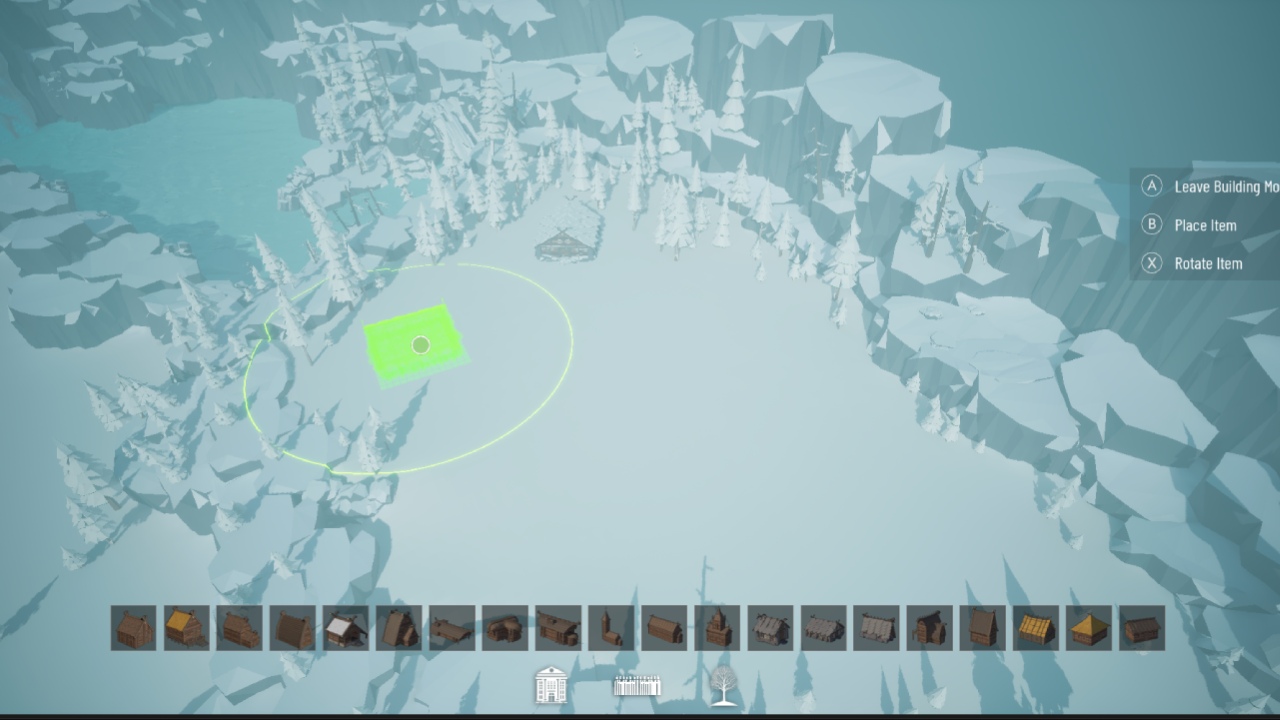The image size is (1280, 720).
Task: Select the tall stave tower building icon
Action: [717, 630]
